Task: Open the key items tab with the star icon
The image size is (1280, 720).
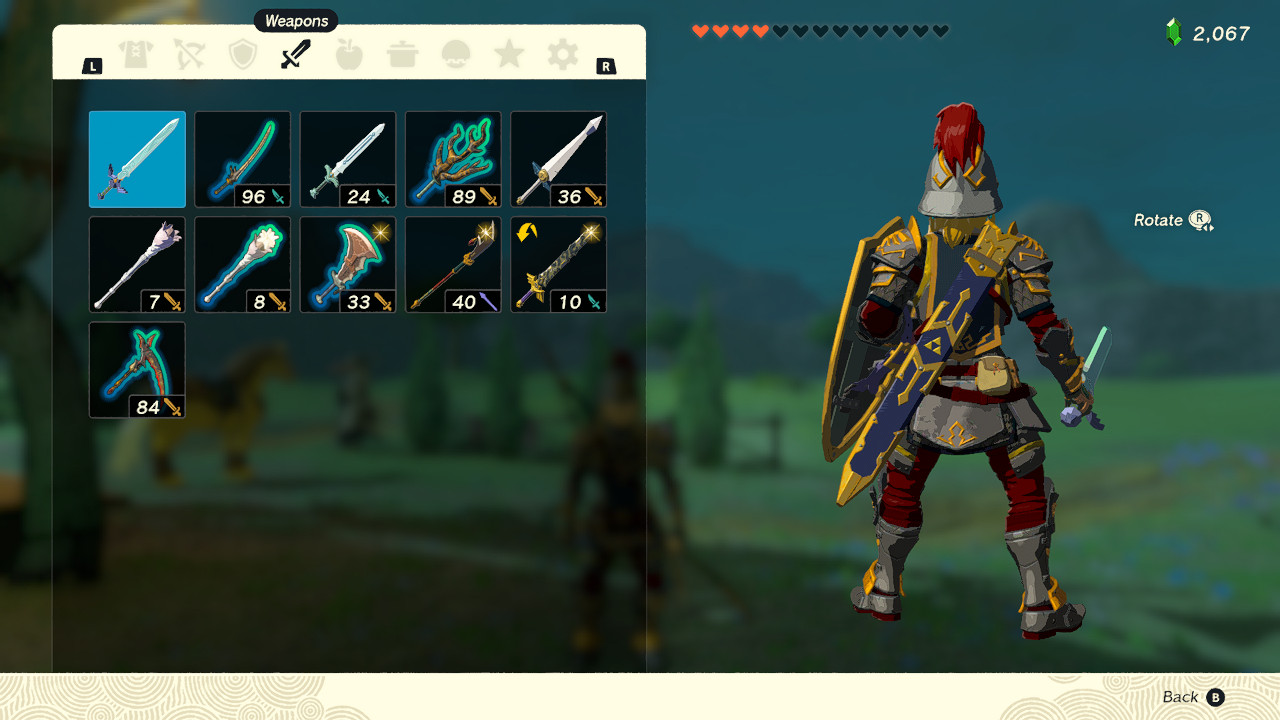Action: coord(508,55)
